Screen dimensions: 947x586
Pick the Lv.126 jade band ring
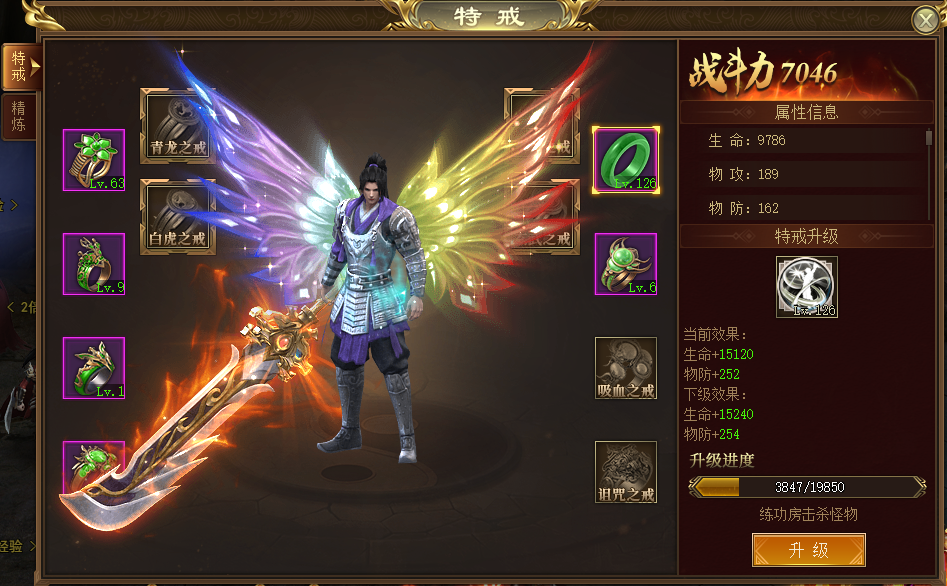626,160
